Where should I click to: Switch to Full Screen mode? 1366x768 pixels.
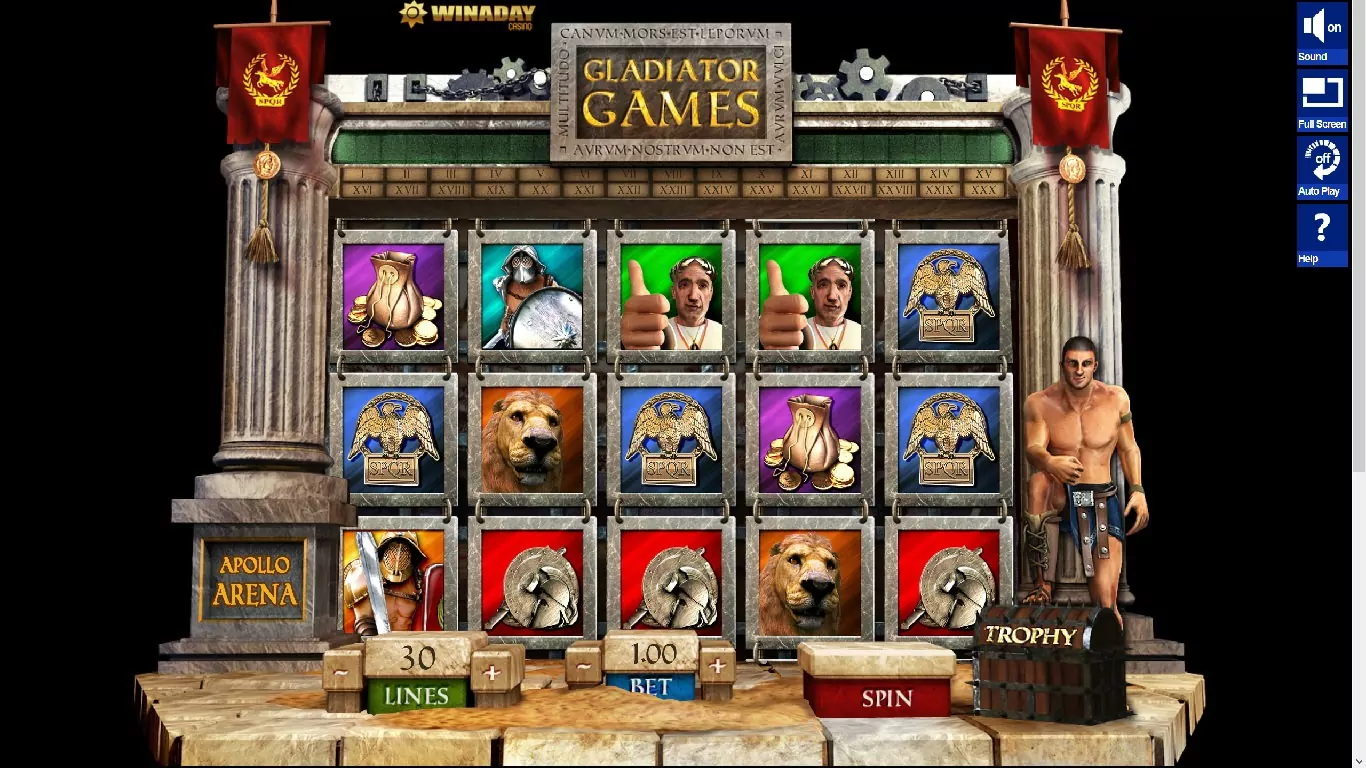point(1321,100)
